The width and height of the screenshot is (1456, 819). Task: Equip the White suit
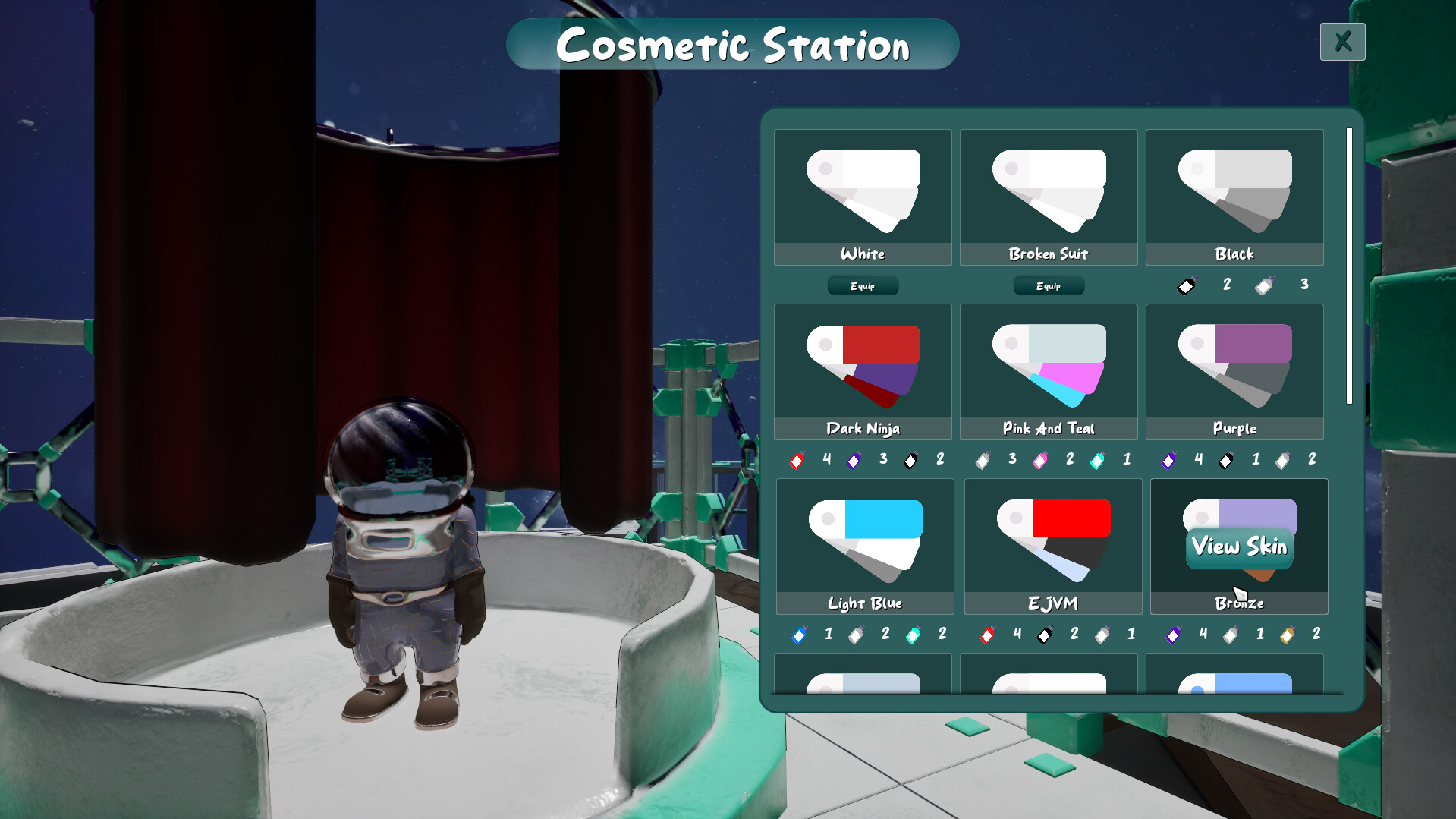click(x=863, y=285)
